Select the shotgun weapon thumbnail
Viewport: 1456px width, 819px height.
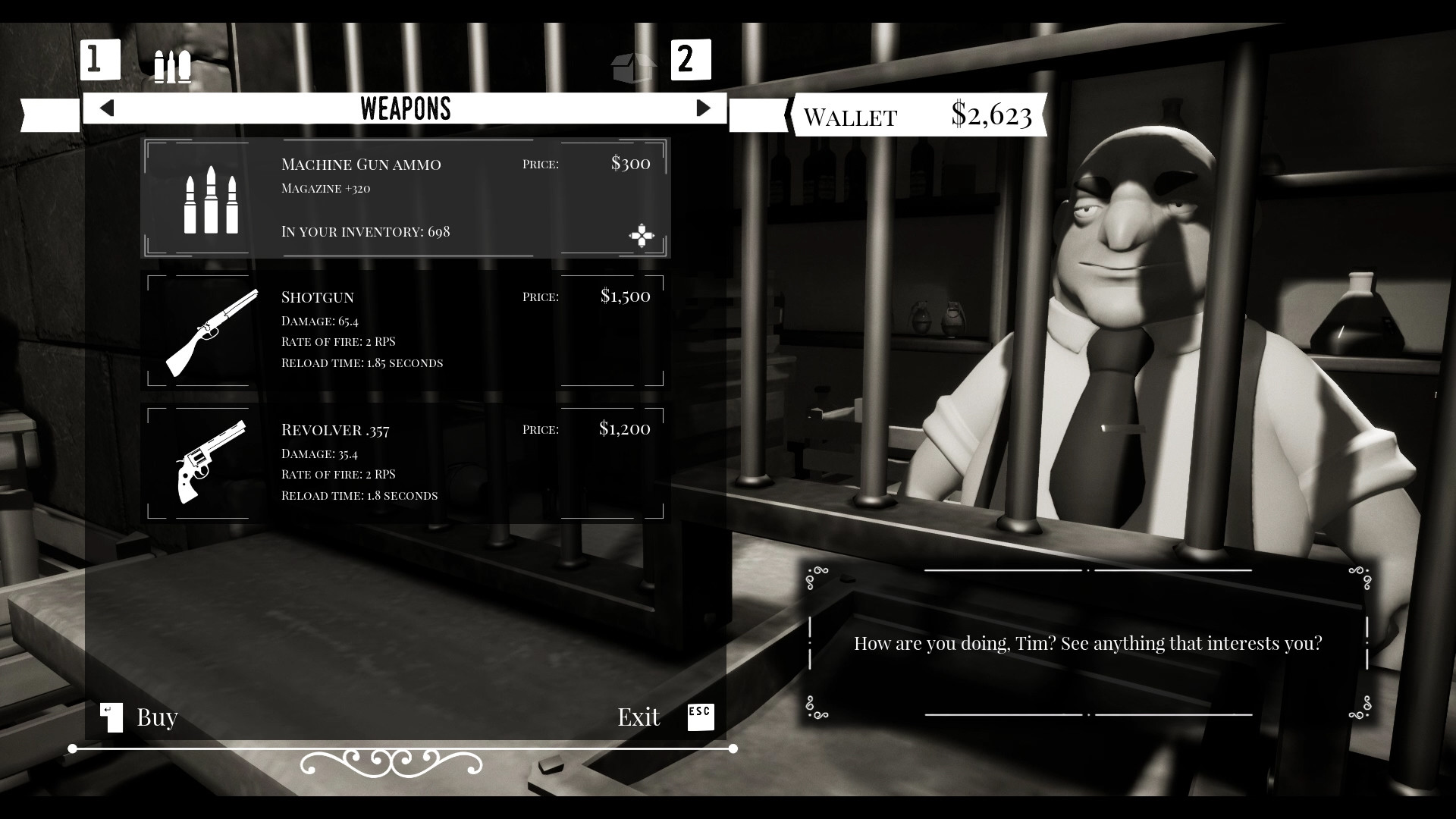coord(213,331)
